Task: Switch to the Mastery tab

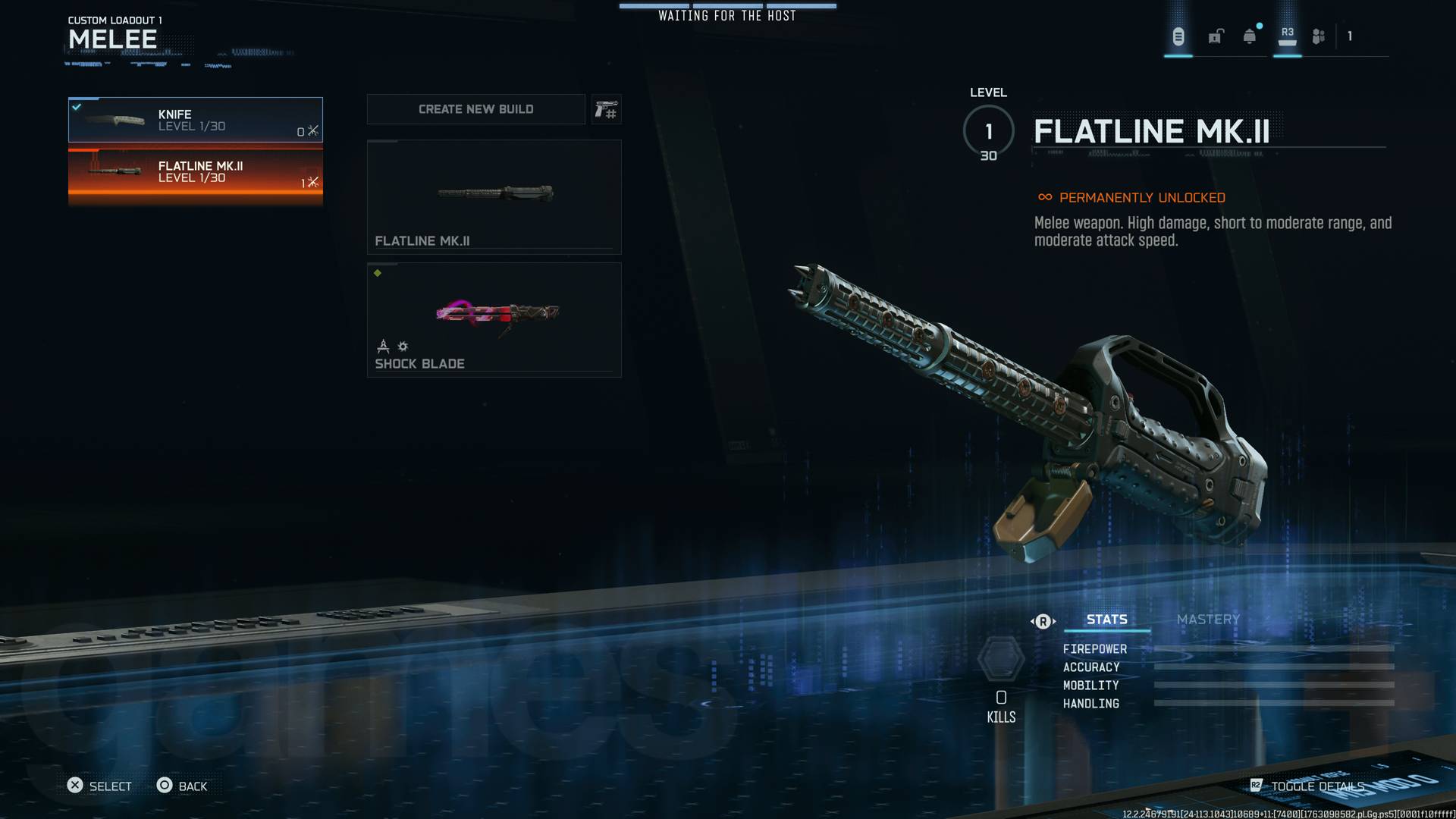Action: pyautogui.click(x=1207, y=620)
